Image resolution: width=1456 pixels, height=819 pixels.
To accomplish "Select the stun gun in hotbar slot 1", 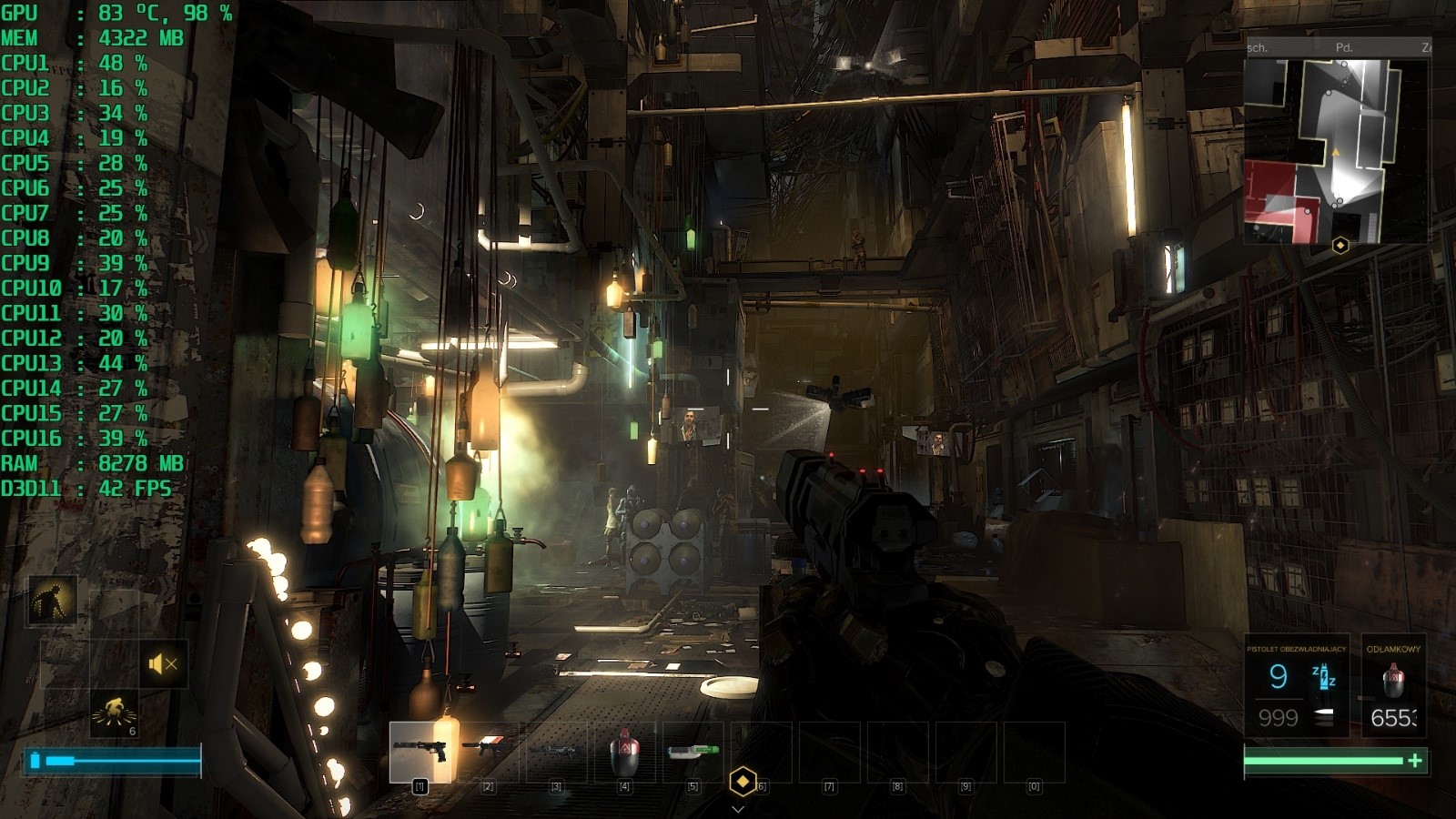I will (x=420, y=751).
